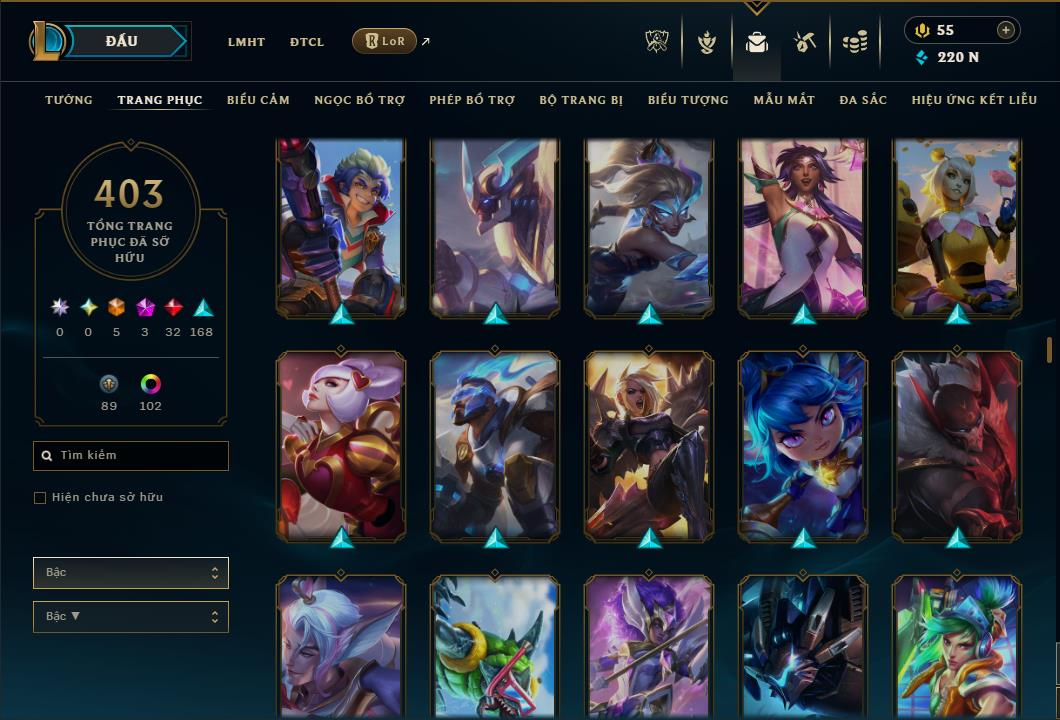Open the LMHT section
Image resolution: width=1060 pixels, height=720 pixels.
(246, 42)
